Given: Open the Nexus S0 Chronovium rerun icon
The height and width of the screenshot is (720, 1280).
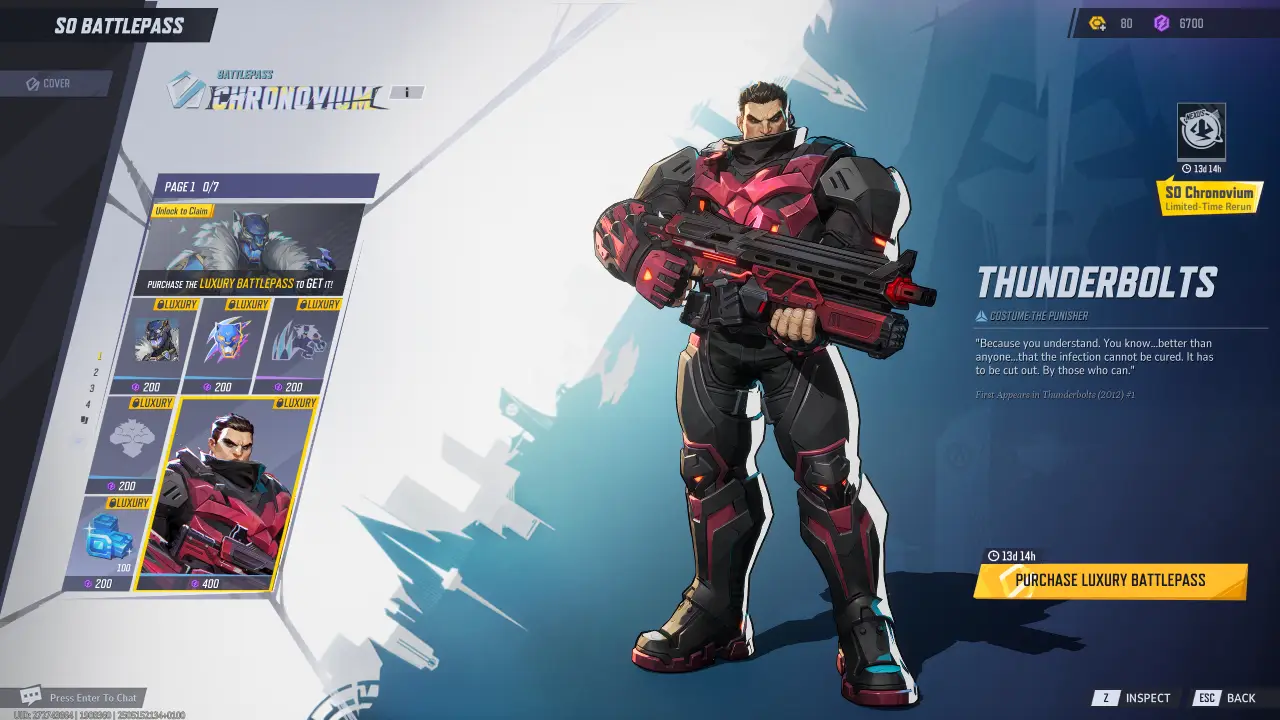Looking at the screenshot, I should tap(1201, 131).
